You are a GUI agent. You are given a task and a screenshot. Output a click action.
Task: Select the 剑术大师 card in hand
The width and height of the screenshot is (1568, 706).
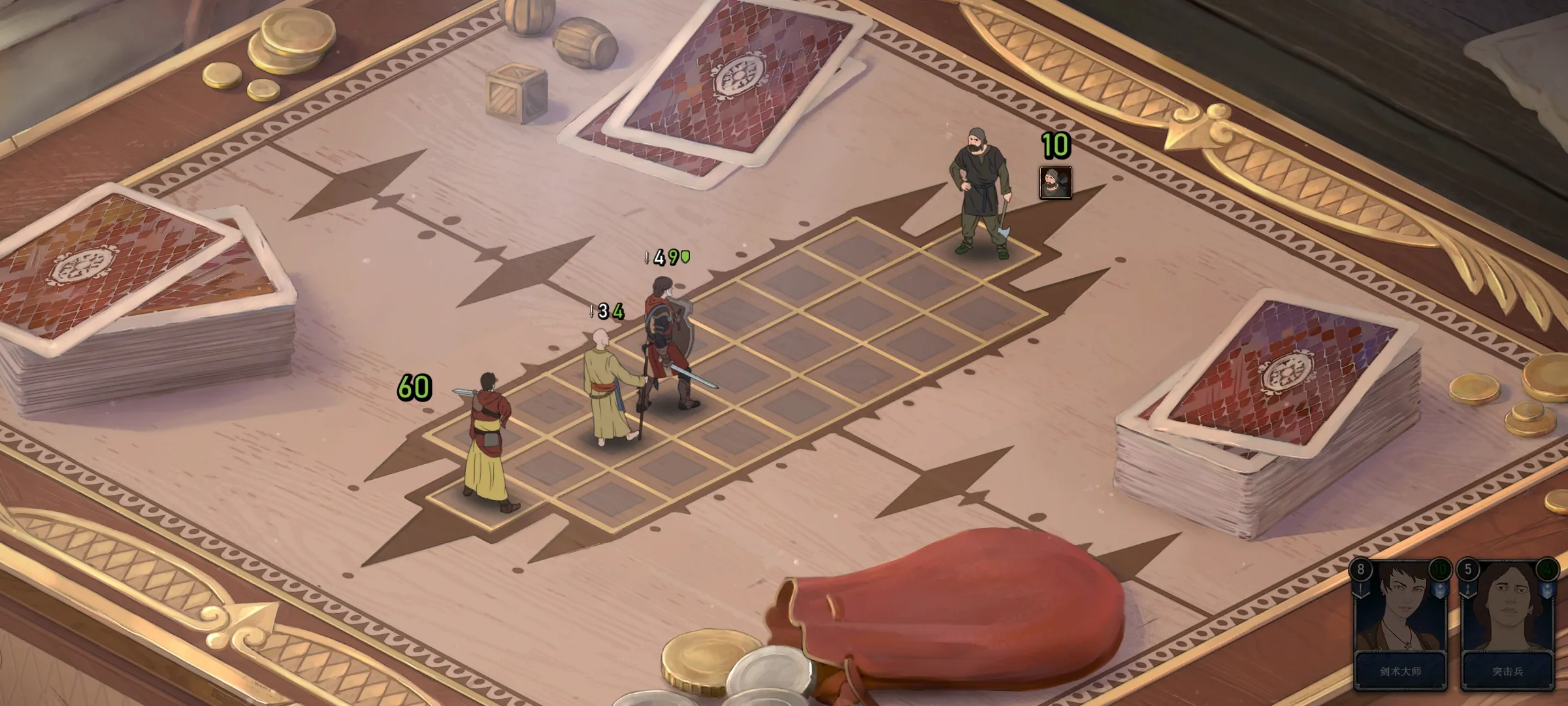click(1400, 625)
